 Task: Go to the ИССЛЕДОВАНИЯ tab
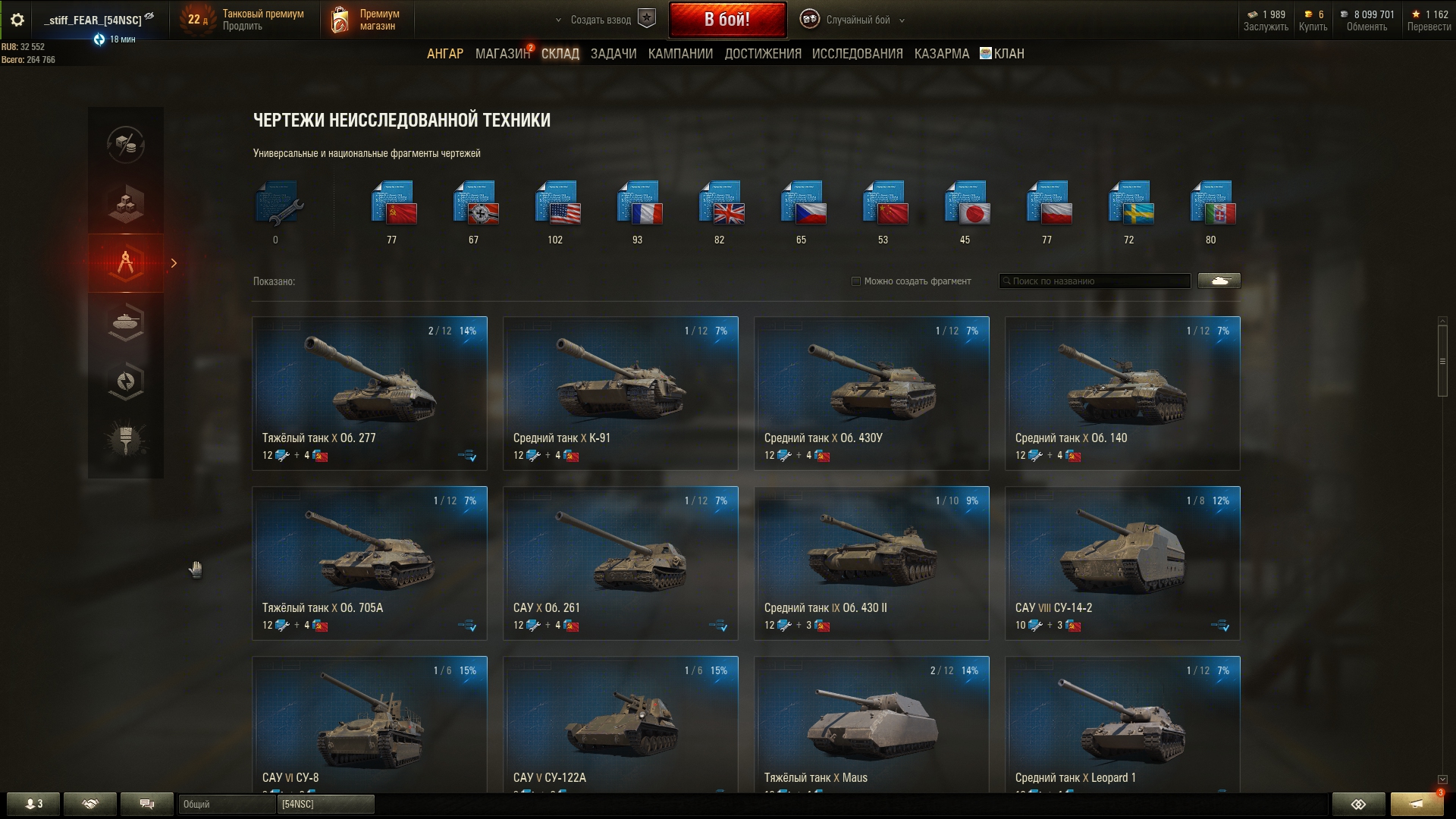857,54
